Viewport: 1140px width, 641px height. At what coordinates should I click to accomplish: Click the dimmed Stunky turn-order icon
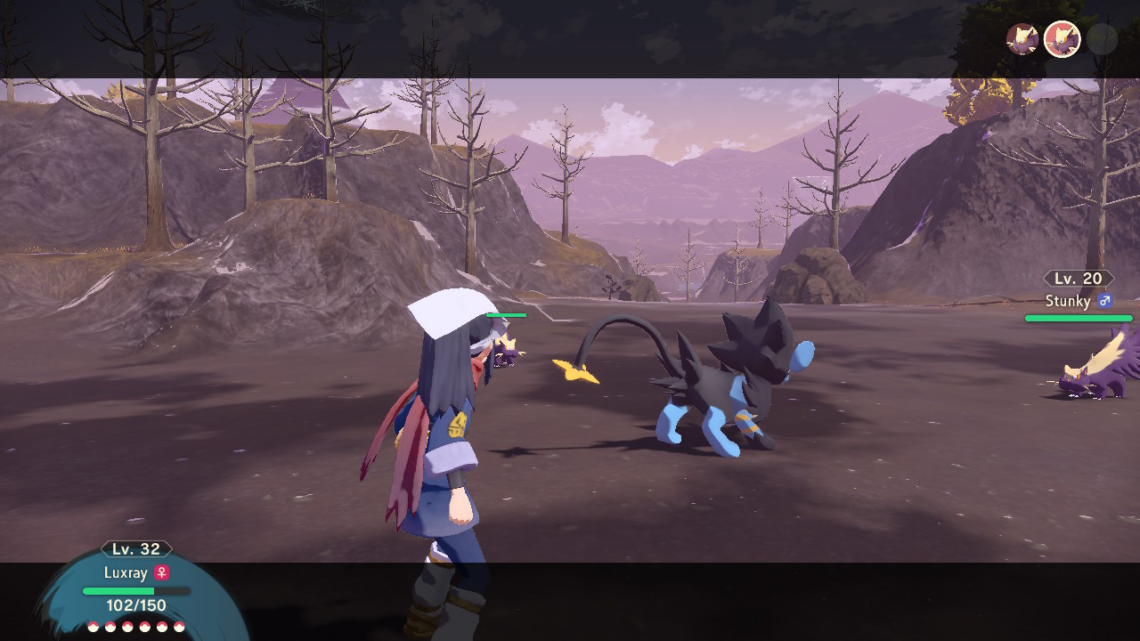[x=1022, y=40]
